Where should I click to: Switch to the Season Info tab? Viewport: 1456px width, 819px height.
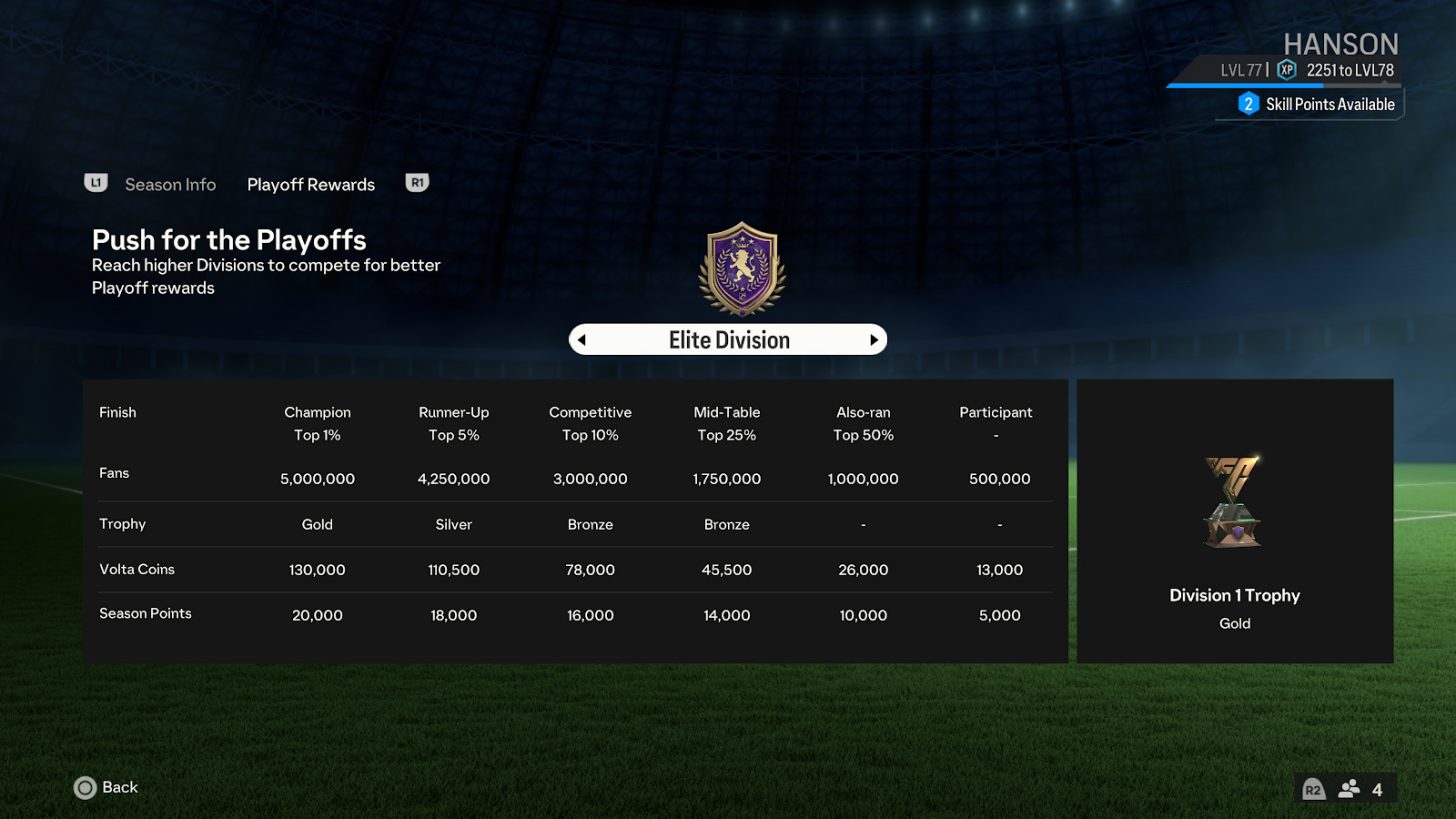(x=170, y=184)
